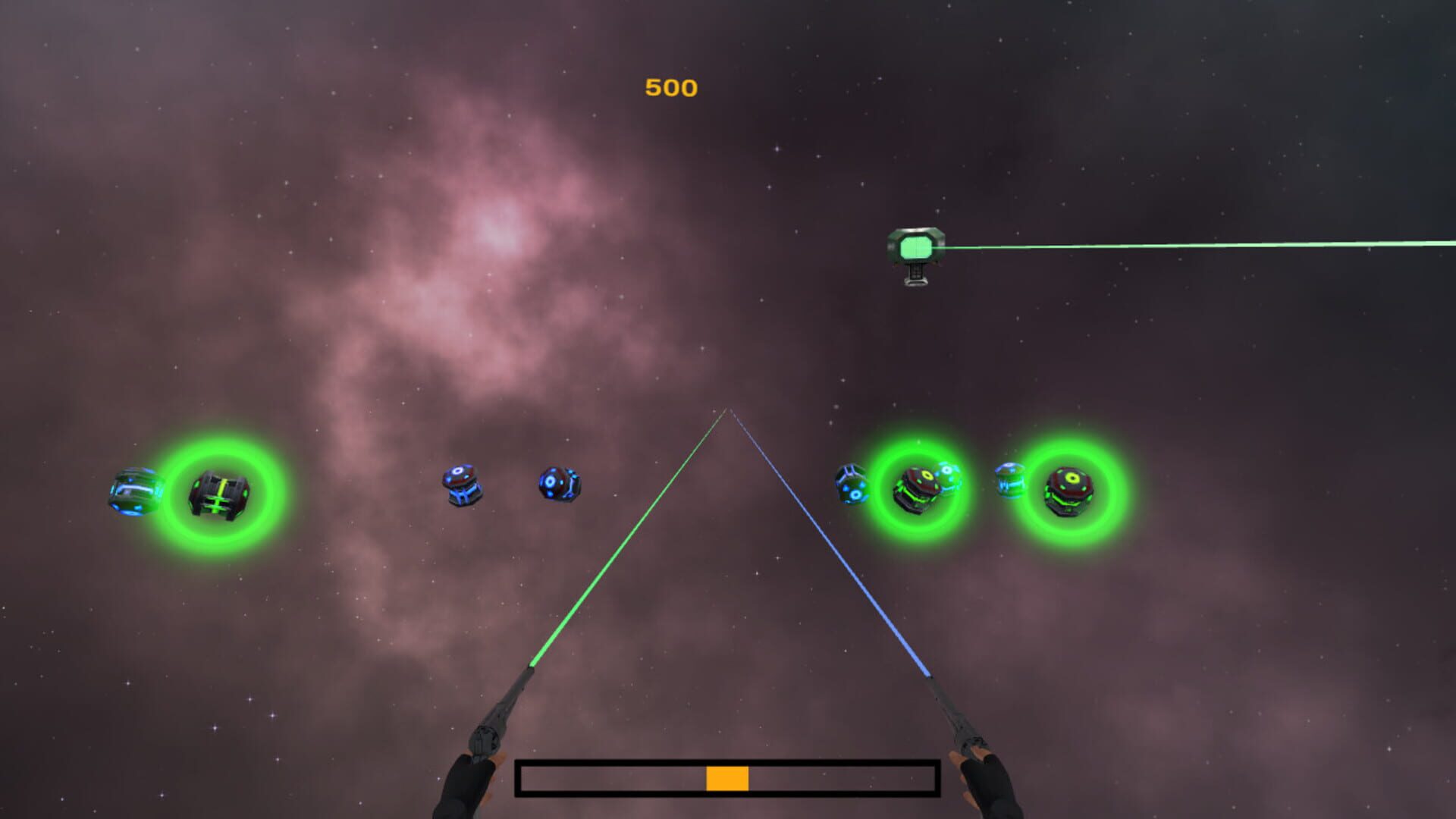The image size is (1456, 819).
Task: Select the 500 score counter at the top
Action: [x=669, y=87]
